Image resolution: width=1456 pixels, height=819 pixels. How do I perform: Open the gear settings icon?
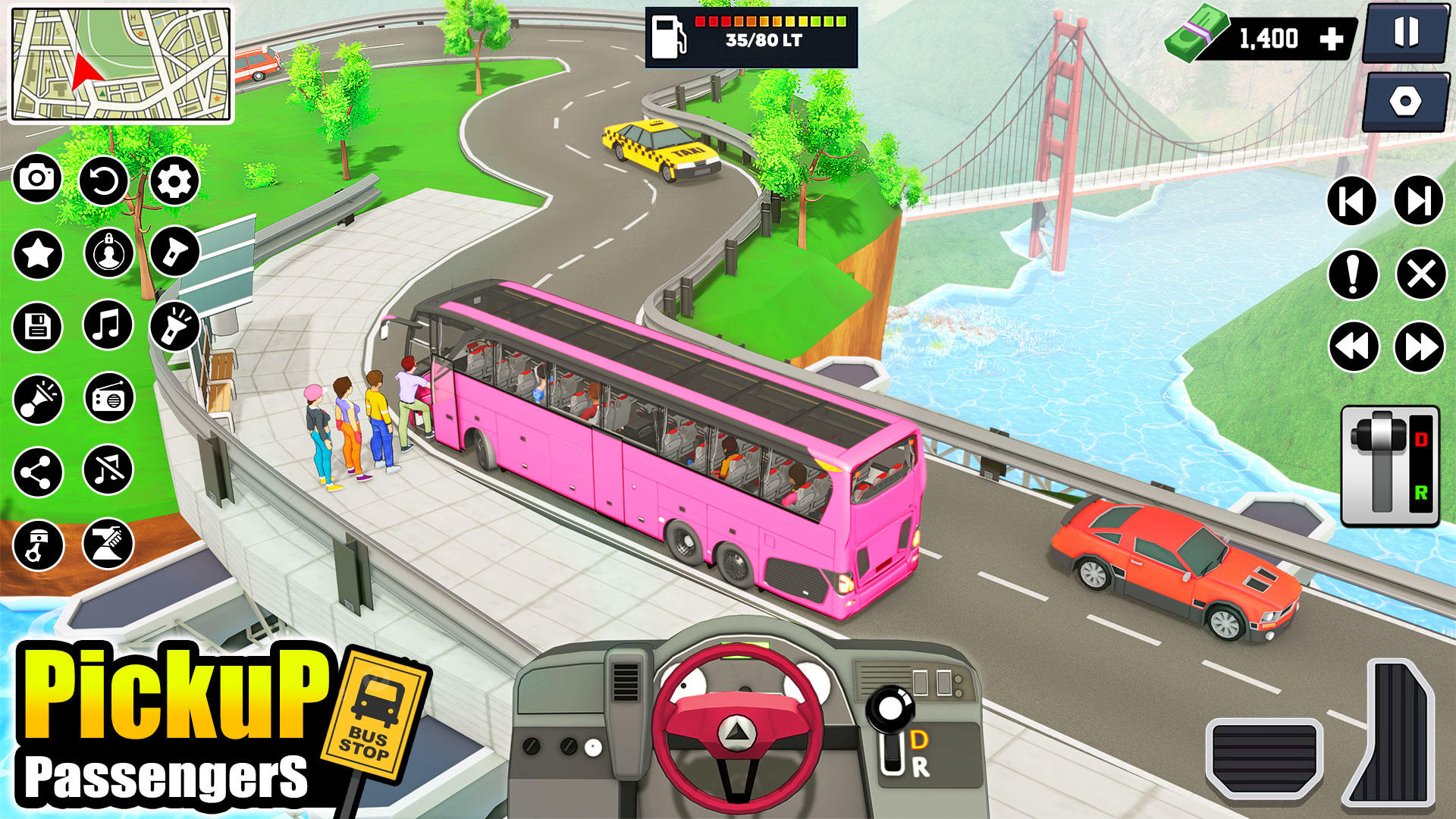point(174,180)
